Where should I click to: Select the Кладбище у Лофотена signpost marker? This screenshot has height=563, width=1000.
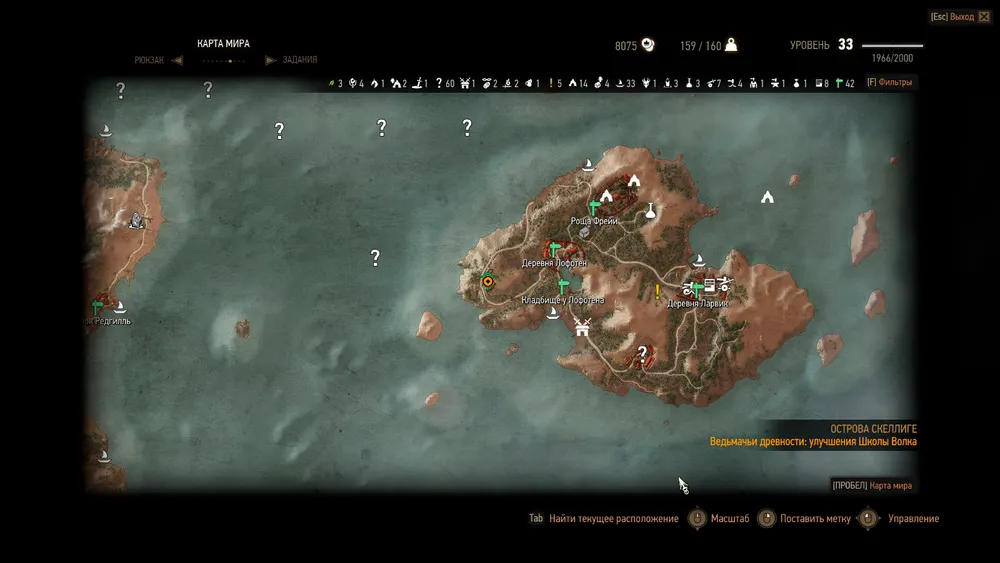pyautogui.click(x=564, y=287)
